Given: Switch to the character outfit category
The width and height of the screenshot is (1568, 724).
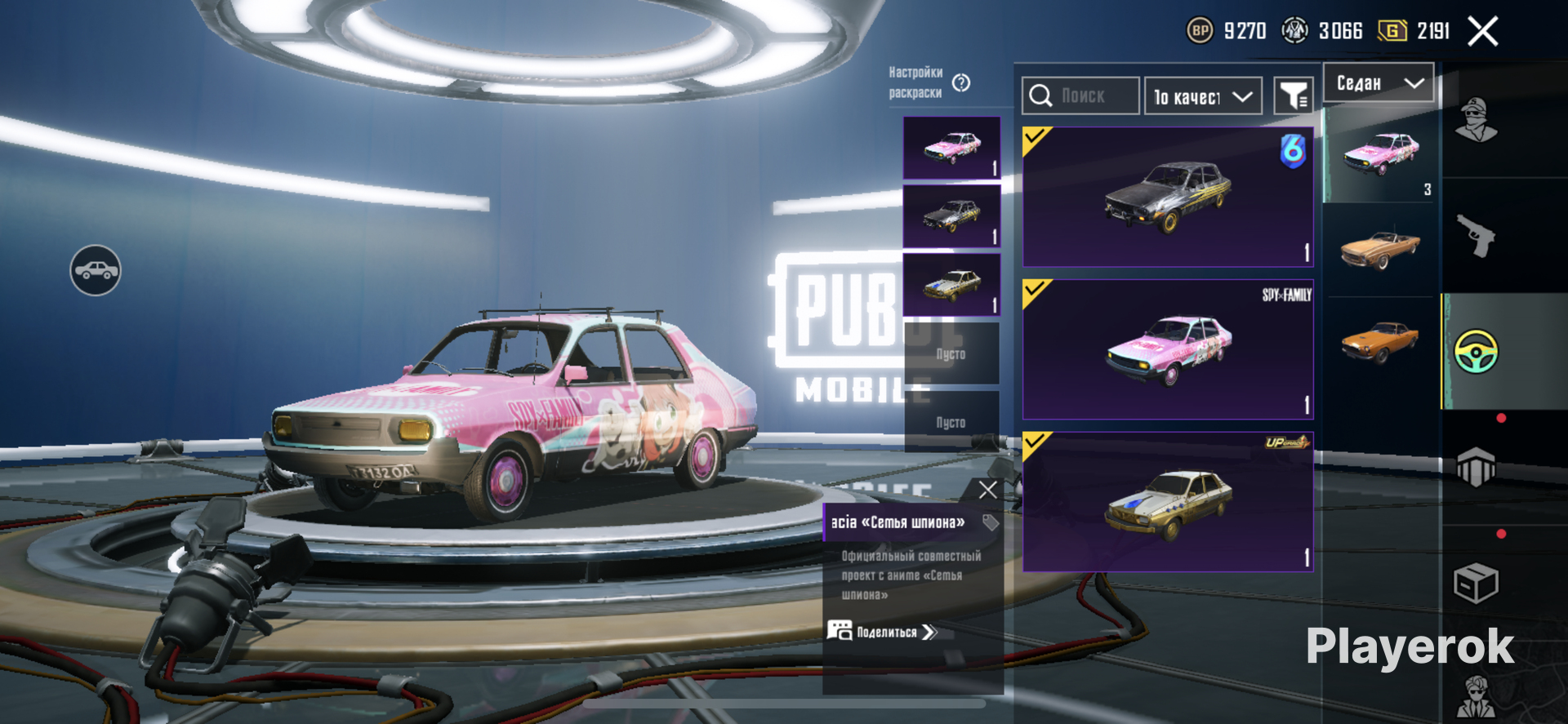Looking at the screenshot, I should [1476, 121].
